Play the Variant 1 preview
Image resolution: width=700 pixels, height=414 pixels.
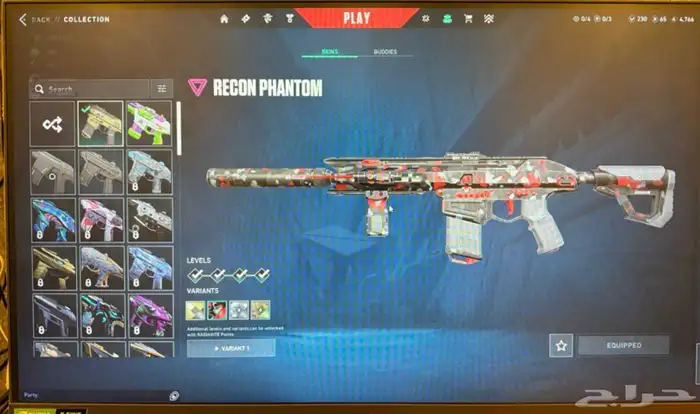pyautogui.click(x=231, y=348)
